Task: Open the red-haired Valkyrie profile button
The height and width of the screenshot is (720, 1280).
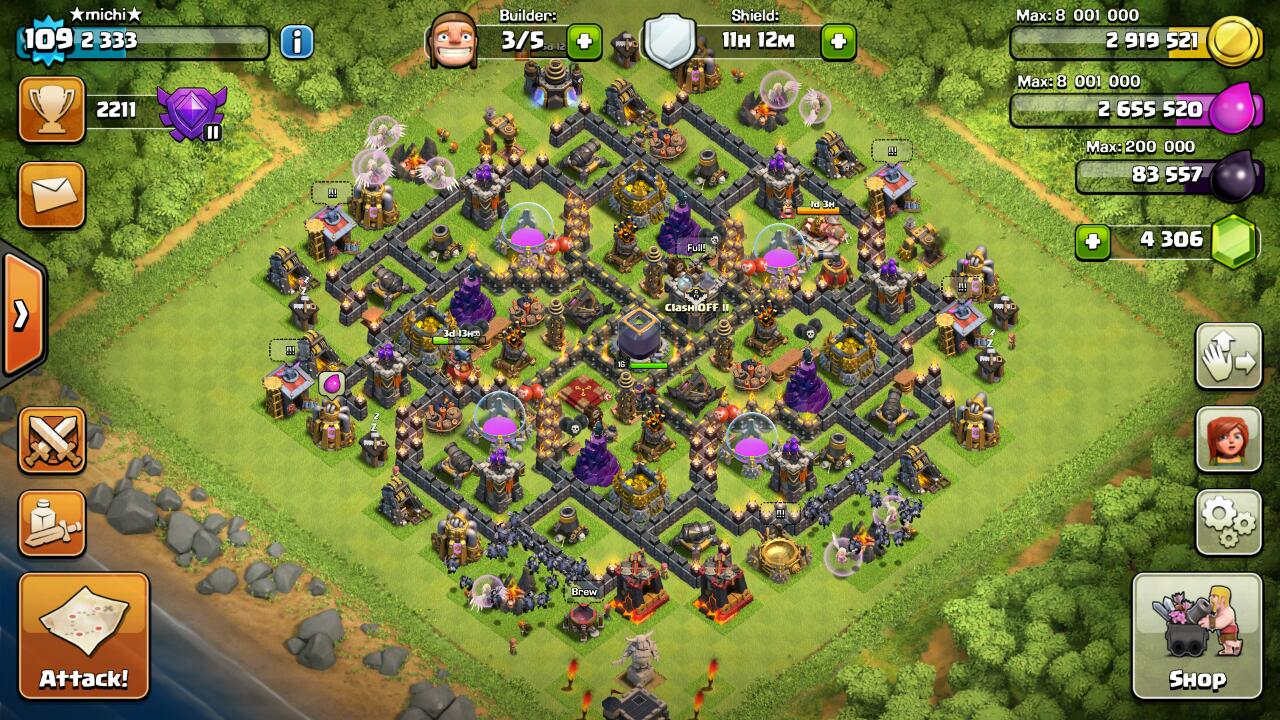Action: tap(1228, 439)
